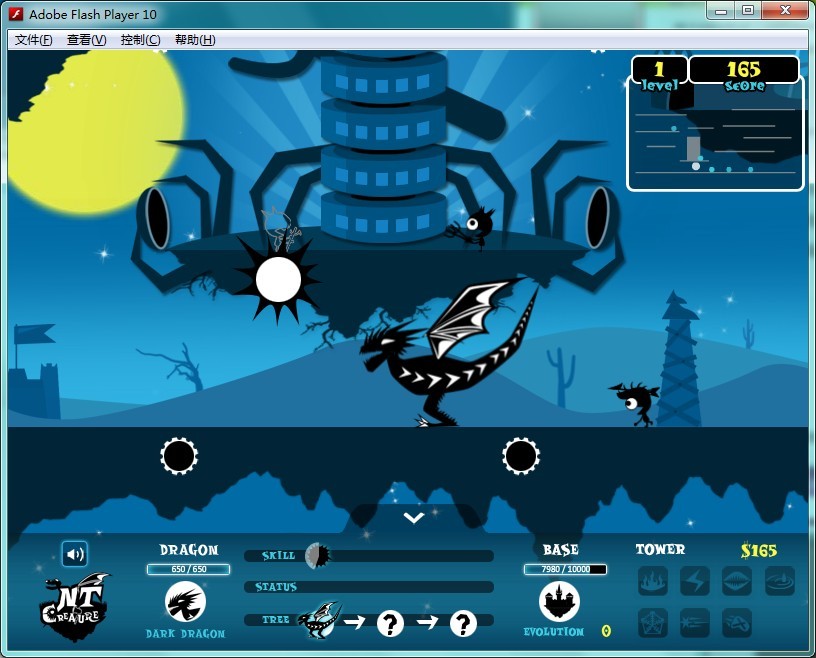Choose the shooting star tower icon

[695, 623]
